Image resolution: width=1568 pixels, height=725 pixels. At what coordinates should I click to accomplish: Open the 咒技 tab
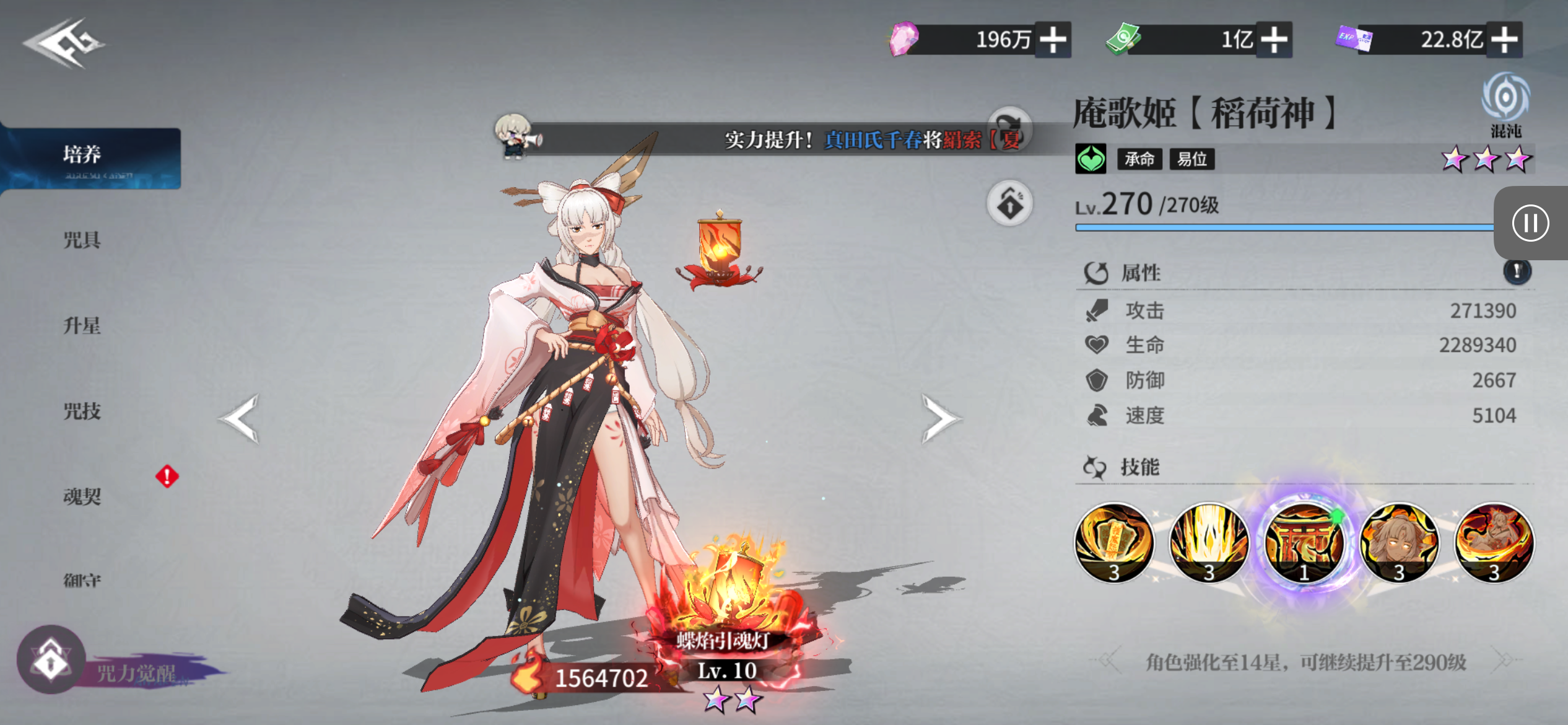point(82,411)
